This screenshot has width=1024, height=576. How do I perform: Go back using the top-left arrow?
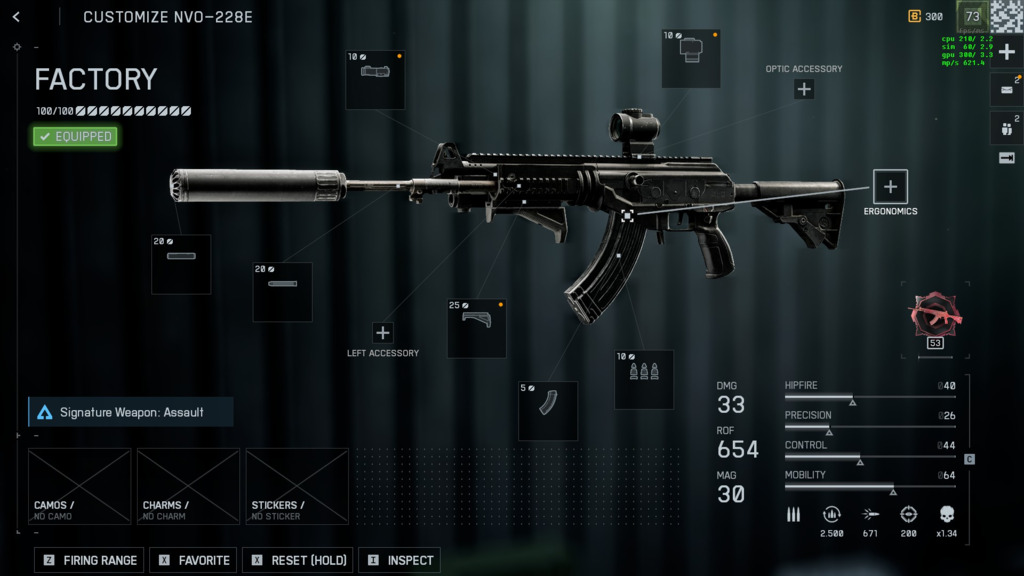tap(16, 17)
